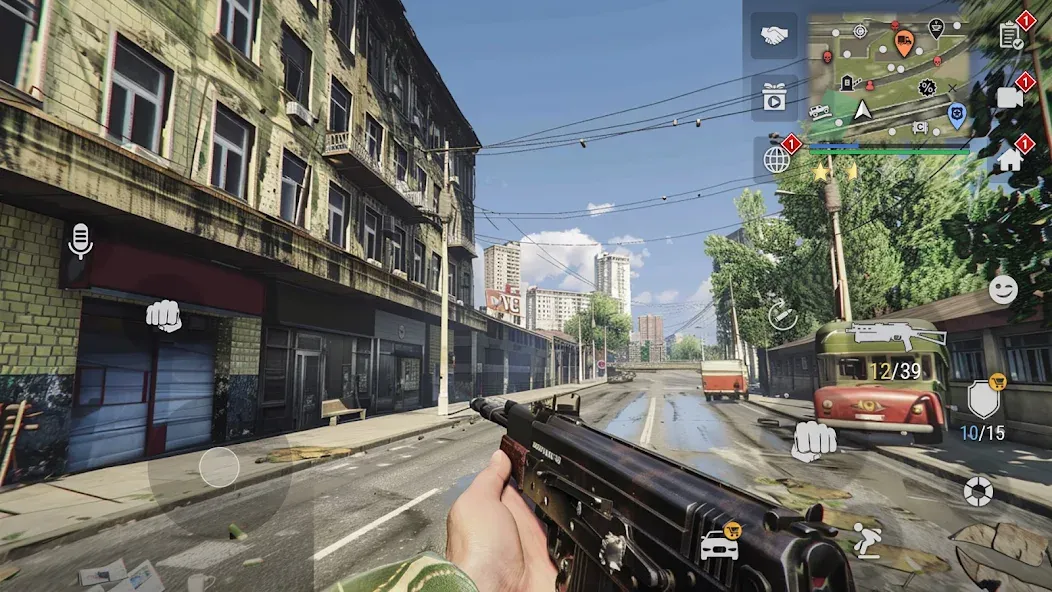The width and height of the screenshot is (1052, 592).
Task: Open the car shop icon
Action: [719, 545]
